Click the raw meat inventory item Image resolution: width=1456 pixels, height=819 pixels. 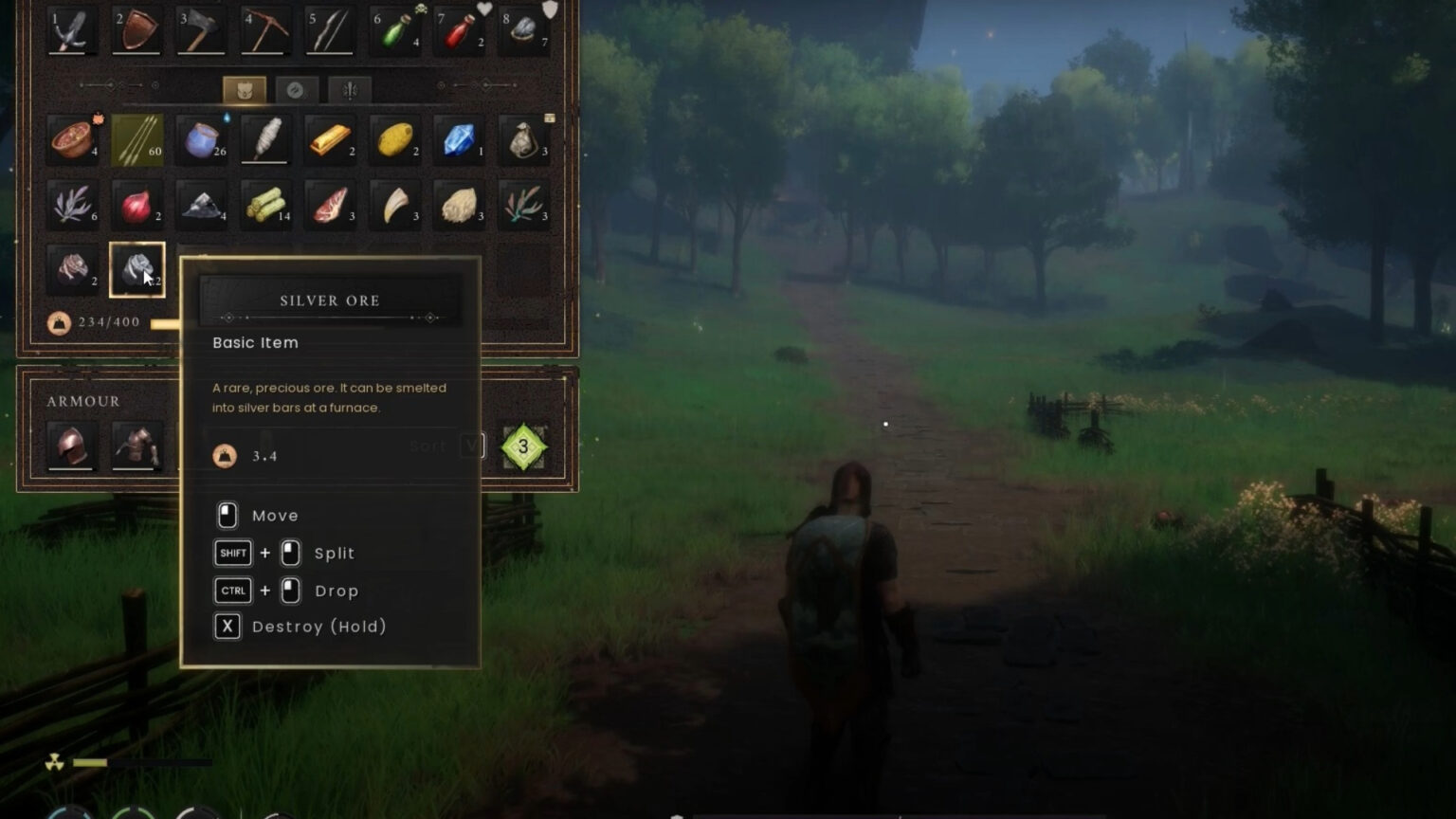click(330, 204)
